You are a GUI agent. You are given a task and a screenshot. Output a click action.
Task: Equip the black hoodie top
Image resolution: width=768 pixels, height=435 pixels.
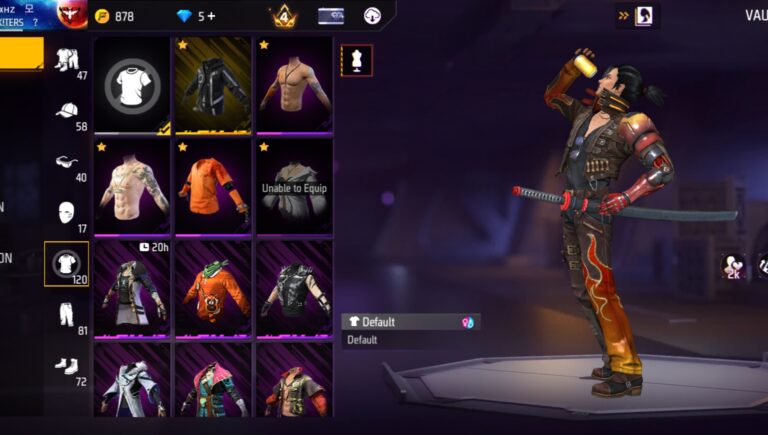213,85
